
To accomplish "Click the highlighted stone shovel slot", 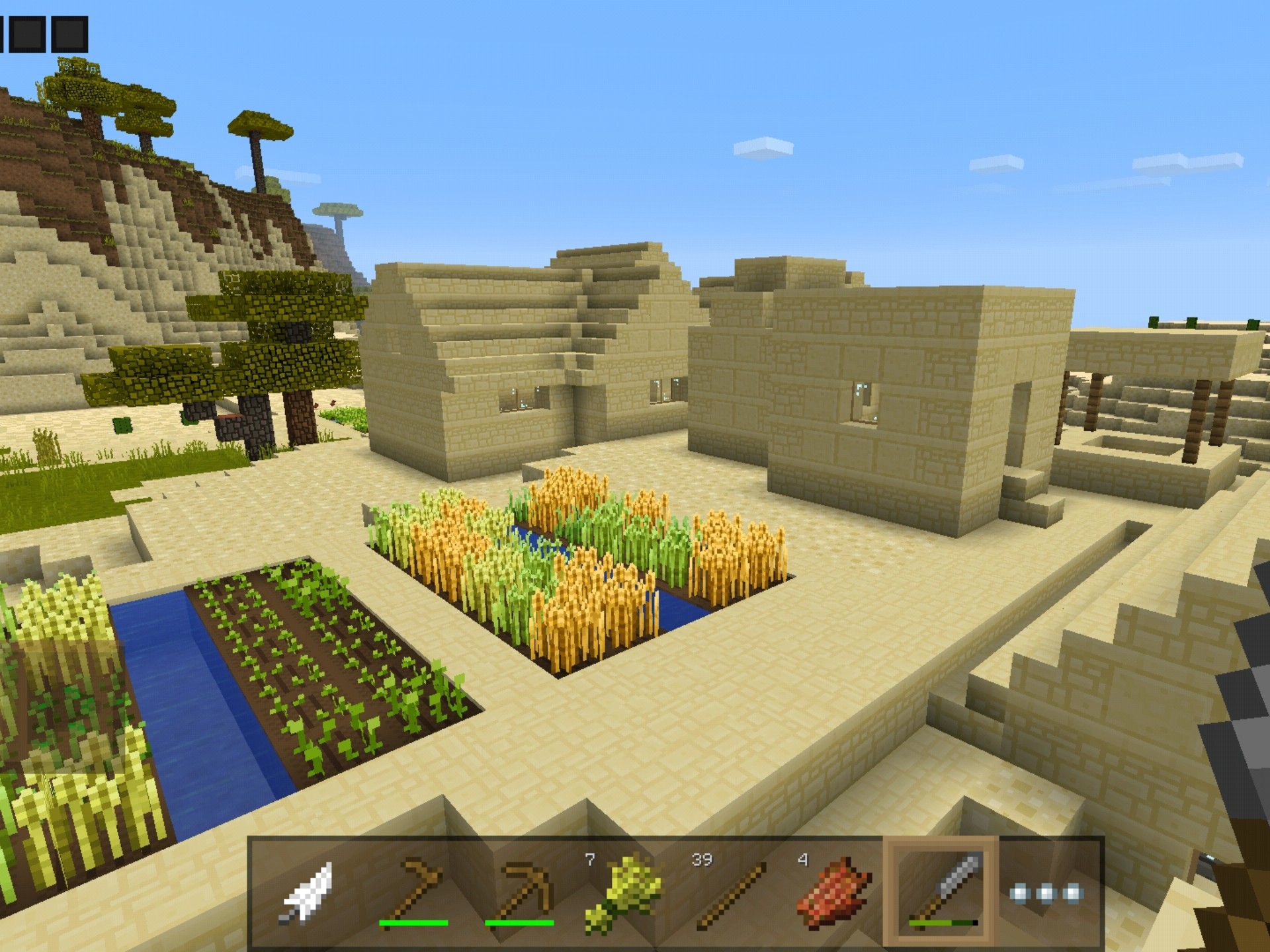I will point(941,892).
